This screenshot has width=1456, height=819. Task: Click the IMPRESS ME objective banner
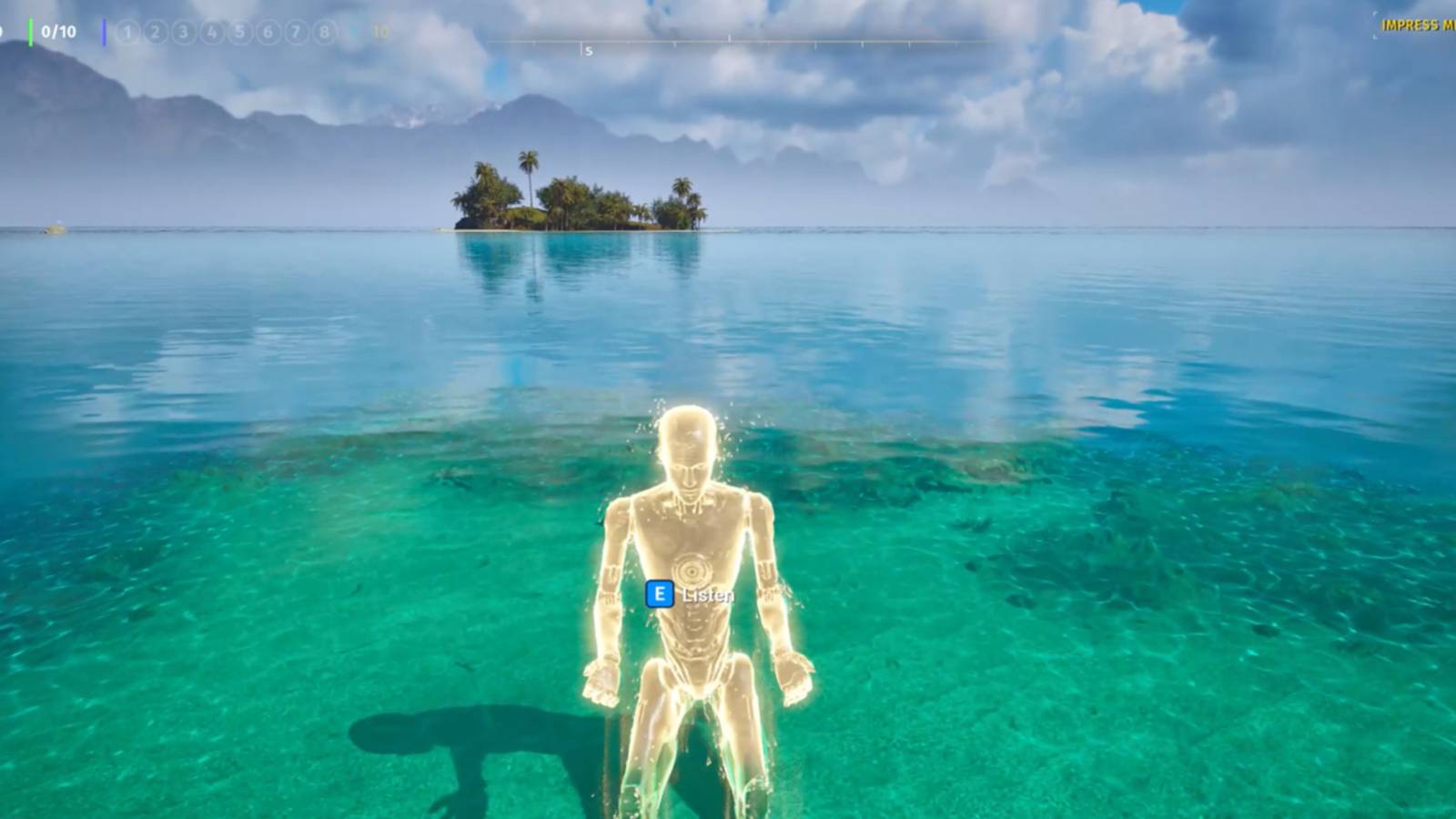click(x=1418, y=24)
